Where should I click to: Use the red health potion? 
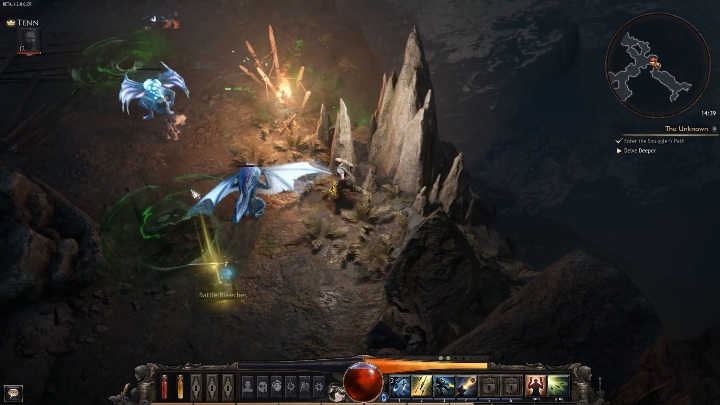pyautogui.click(x=165, y=386)
